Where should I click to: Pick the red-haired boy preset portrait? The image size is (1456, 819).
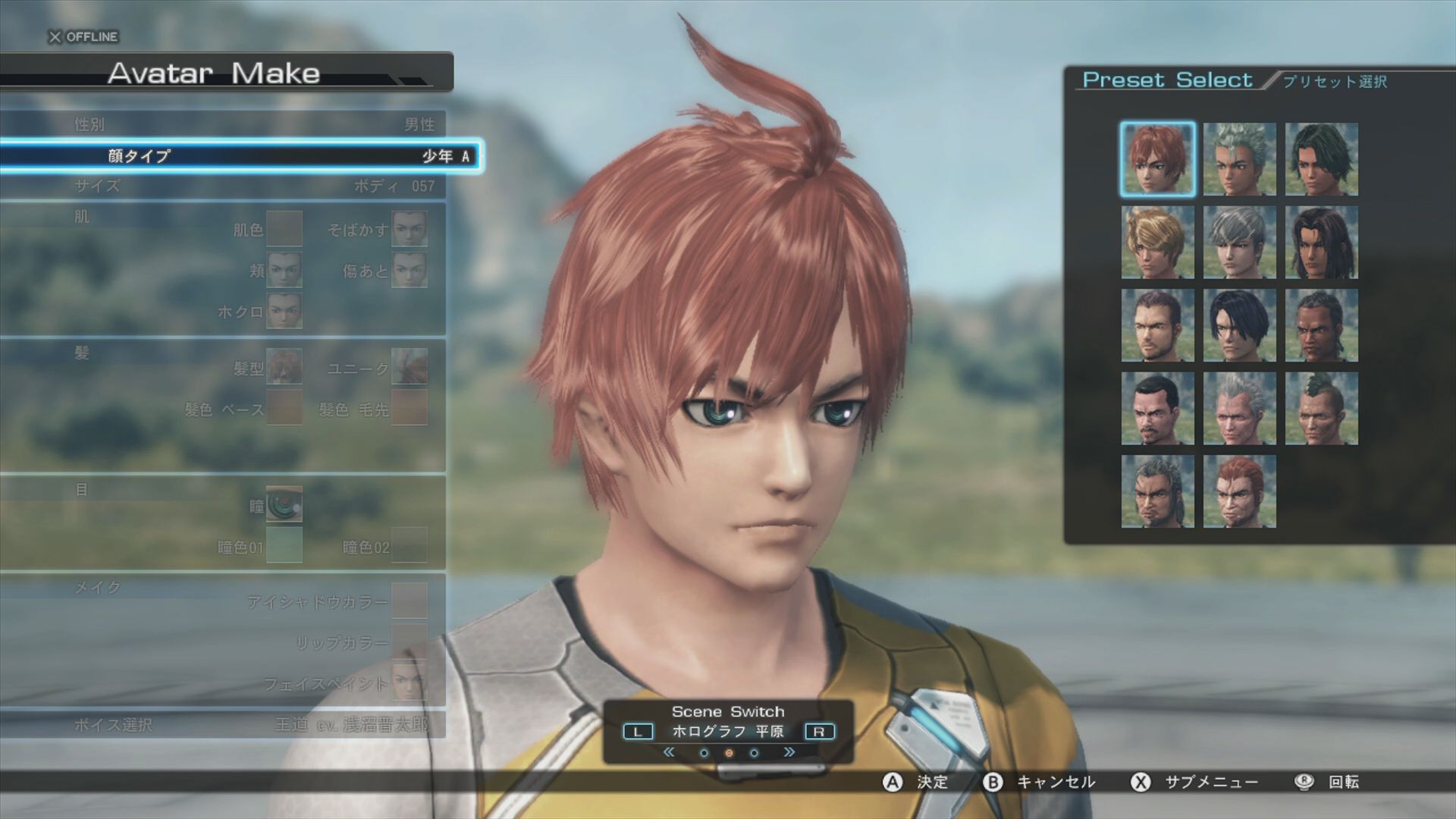(1157, 159)
